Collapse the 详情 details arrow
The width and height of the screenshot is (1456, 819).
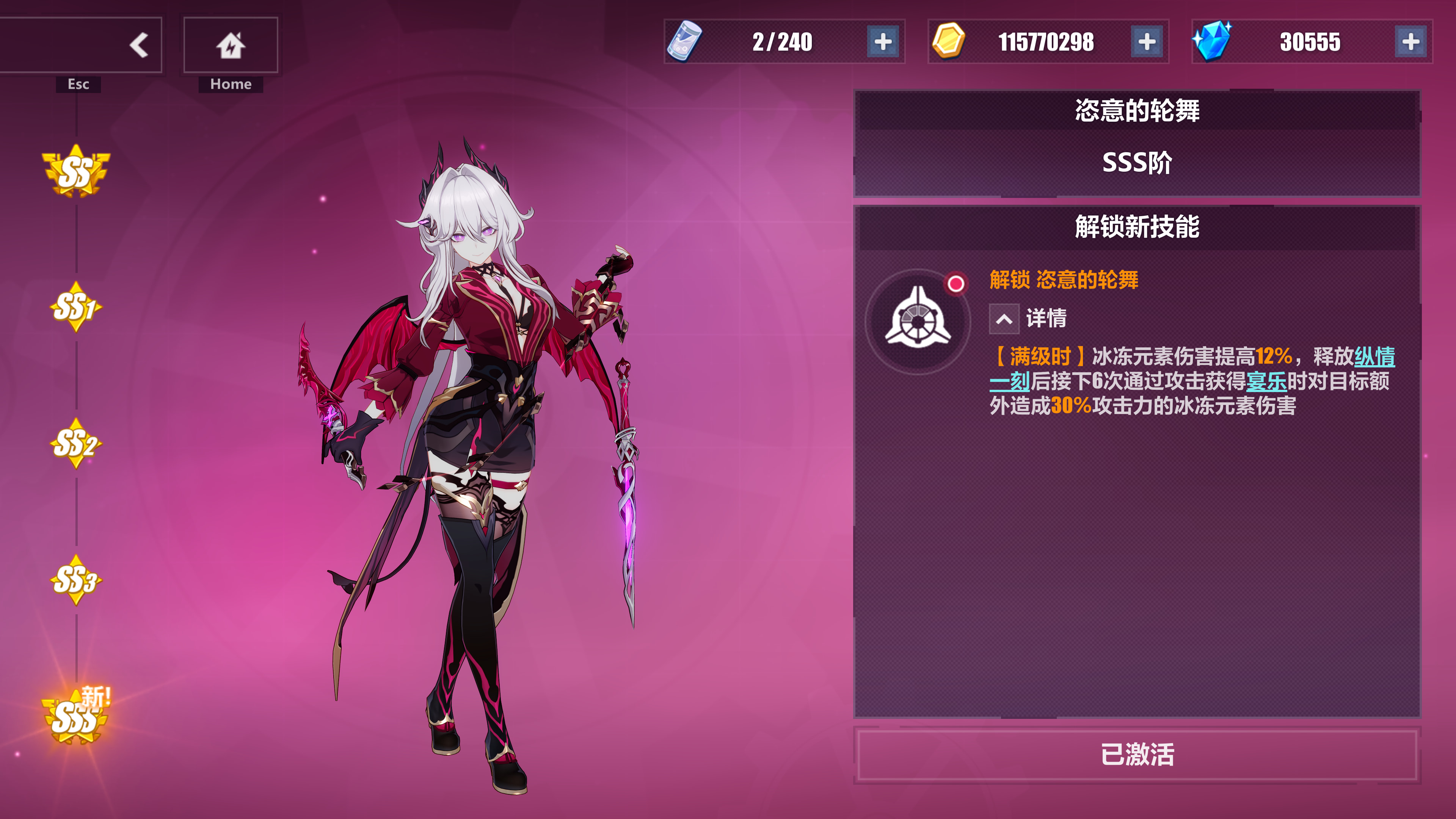coord(1004,319)
